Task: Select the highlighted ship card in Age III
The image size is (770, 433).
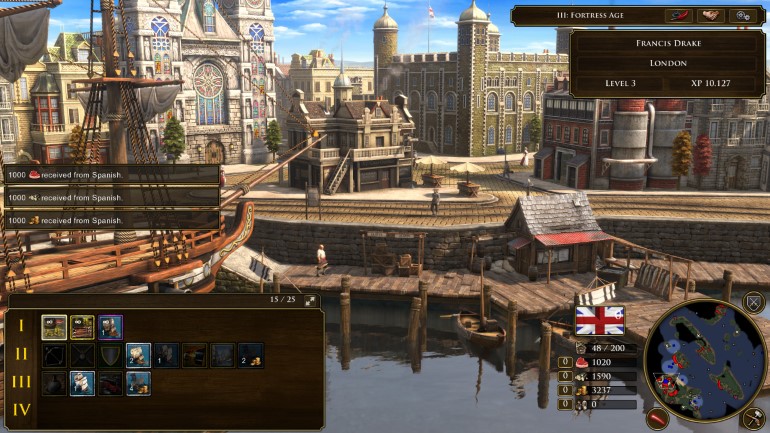Action: pyautogui.click(x=82, y=382)
